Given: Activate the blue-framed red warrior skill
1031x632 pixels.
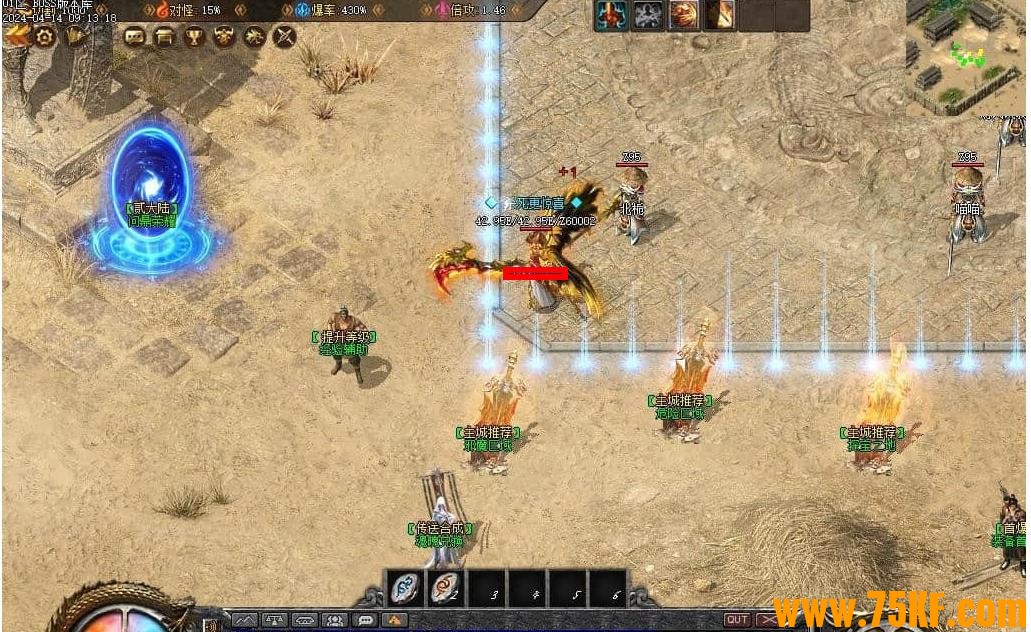Looking at the screenshot, I should coord(612,15).
